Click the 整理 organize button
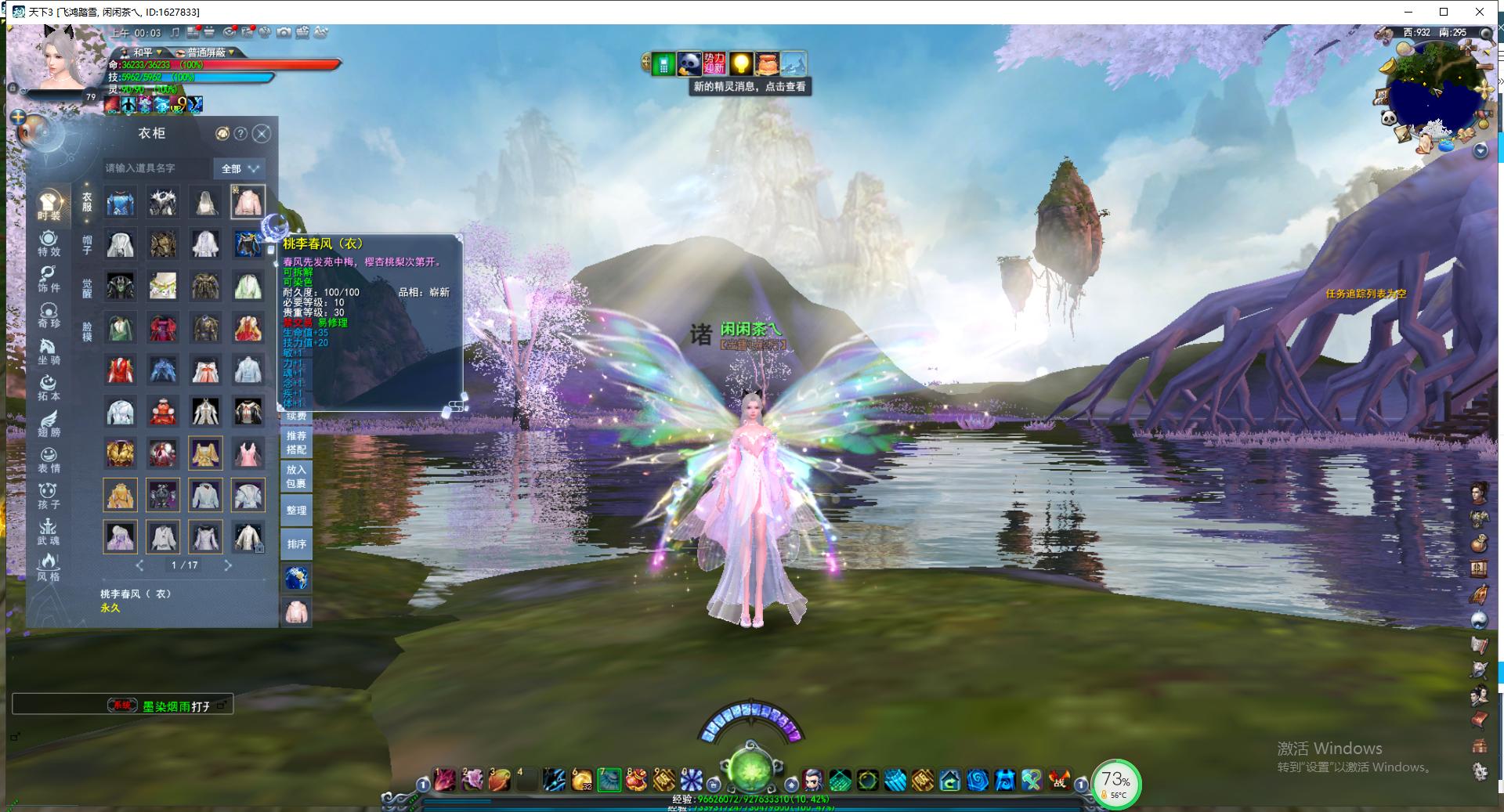The width and height of the screenshot is (1504, 812). coord(296,510)
